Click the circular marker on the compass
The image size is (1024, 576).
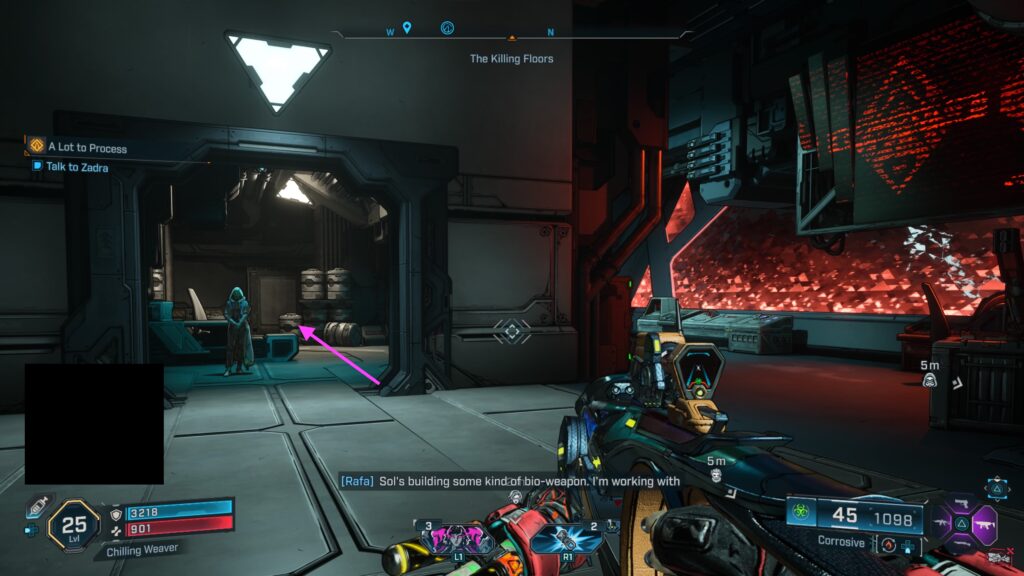448,29
